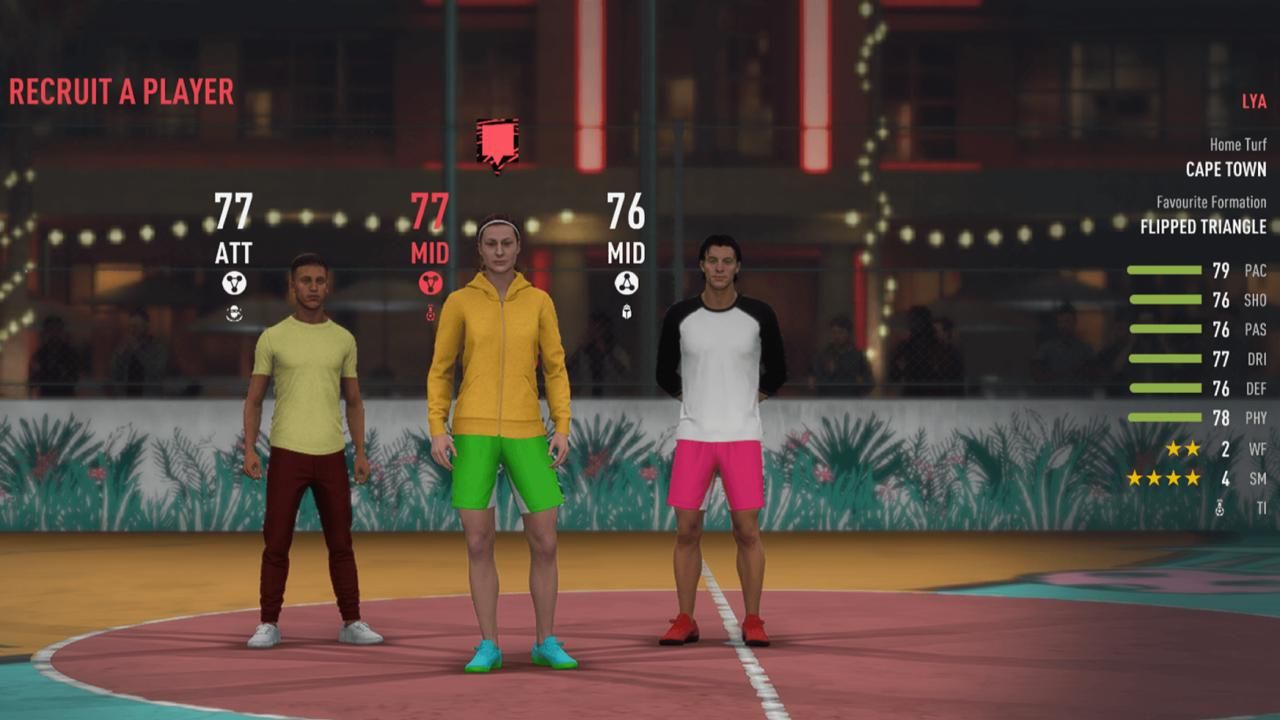Click Lya's red trait icon below her role badge
This screenshot has width=1280, height=720.
click(429, 314)
